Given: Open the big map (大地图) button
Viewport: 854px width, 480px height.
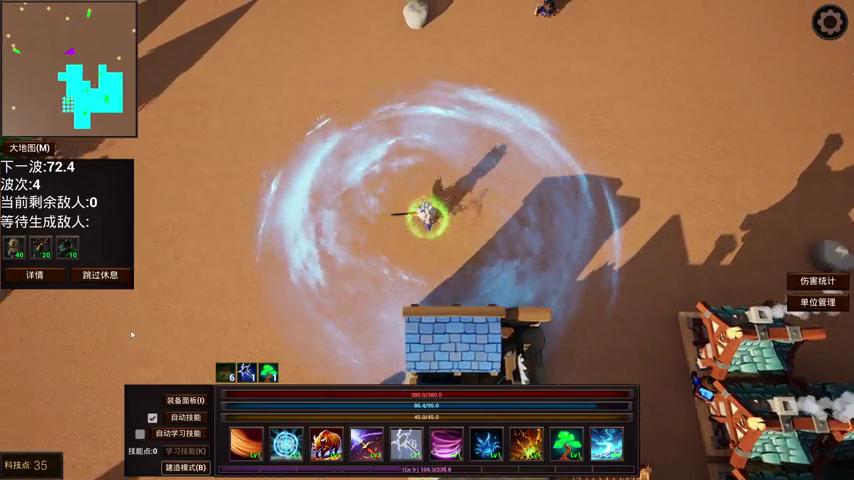Looking at the screenshot, I should tap(30, 148).
